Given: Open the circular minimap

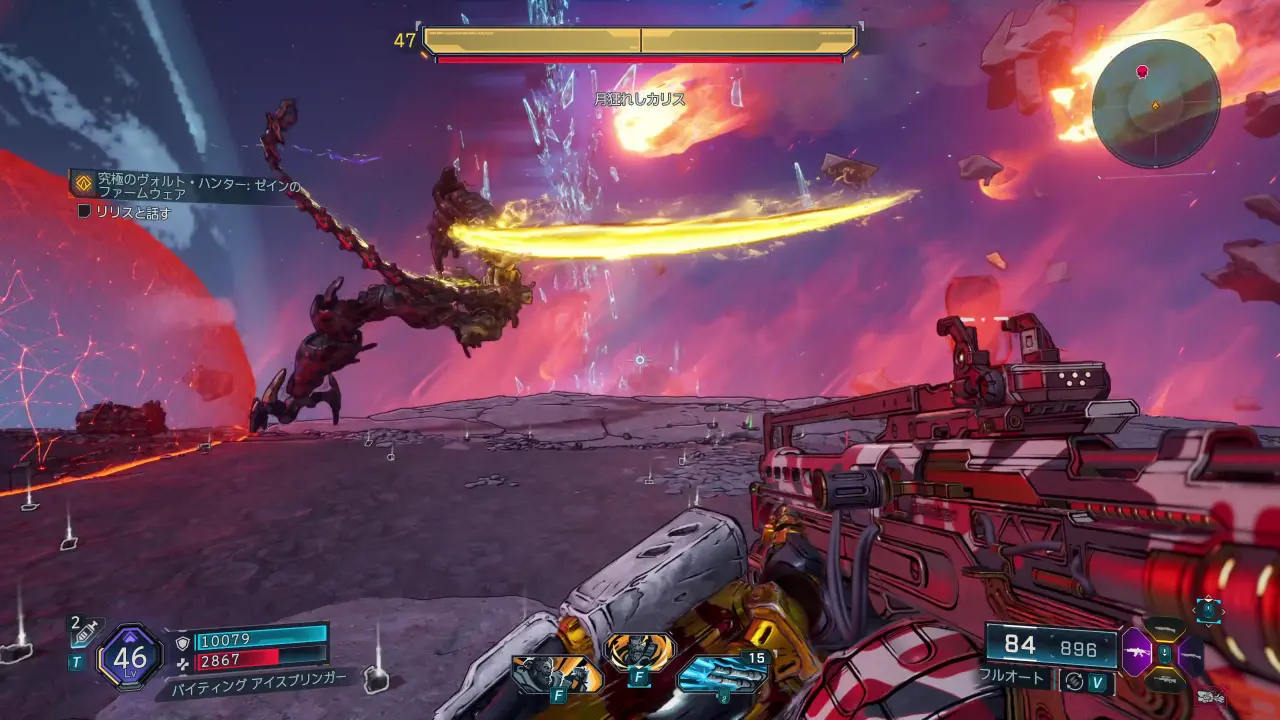Looking at the screenshot, I should (1155, 104).
